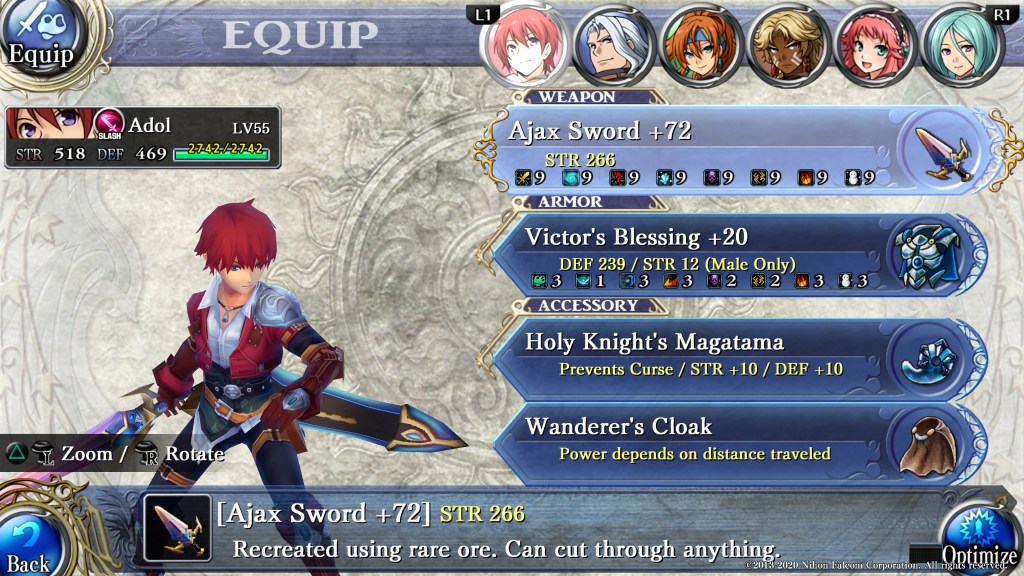Choose the pink-haired girl portrait
This screenshot has width=1024, height=576.
873,45
